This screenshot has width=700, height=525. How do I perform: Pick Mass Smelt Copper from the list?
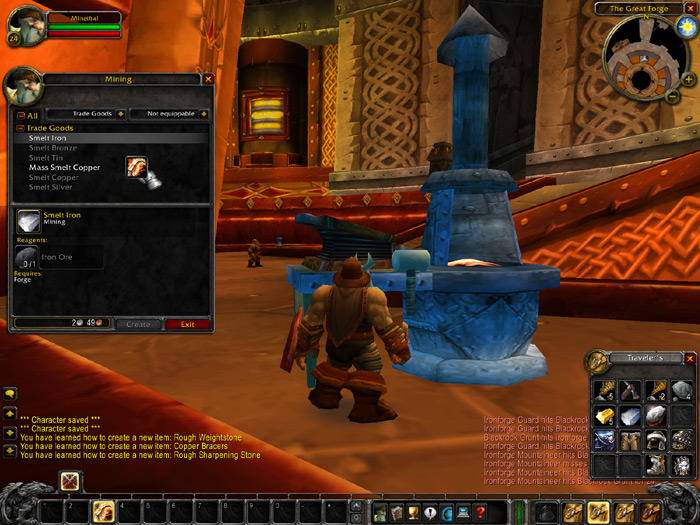point(64,167)
